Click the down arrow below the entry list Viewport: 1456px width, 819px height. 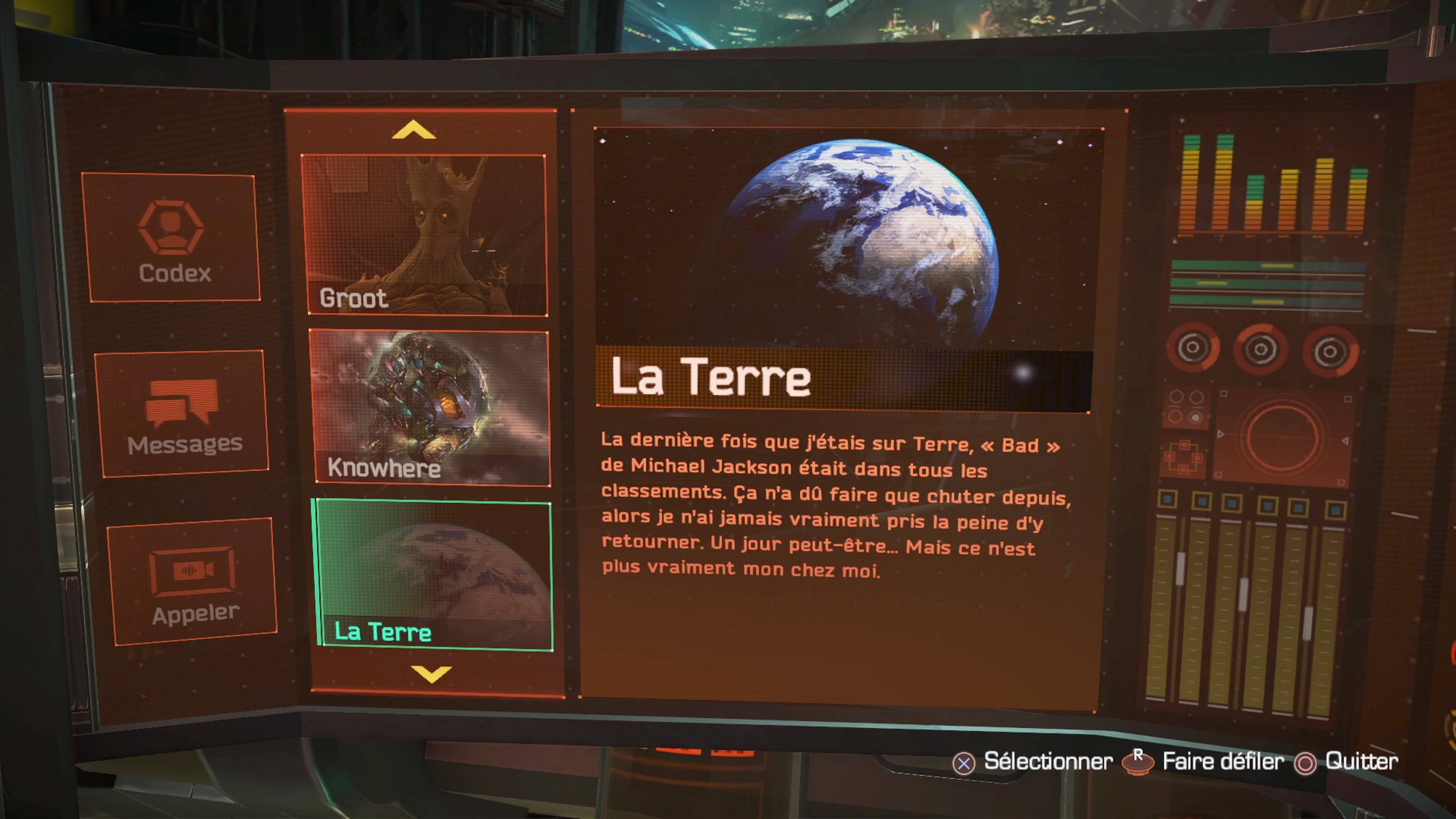(431, 673)
